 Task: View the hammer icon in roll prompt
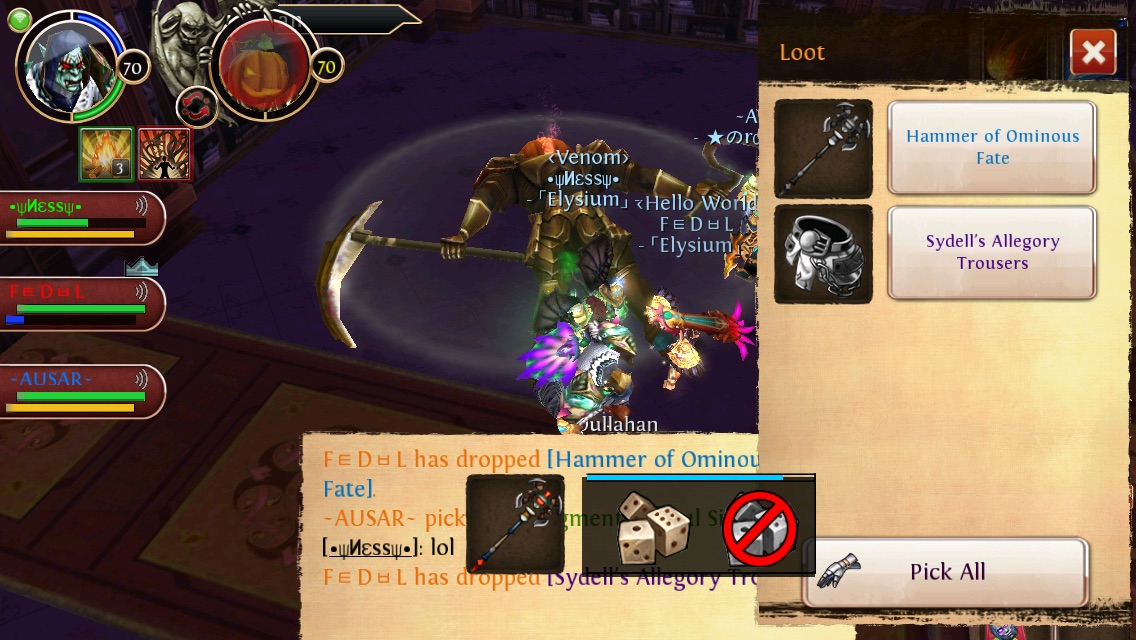point(515,524)
